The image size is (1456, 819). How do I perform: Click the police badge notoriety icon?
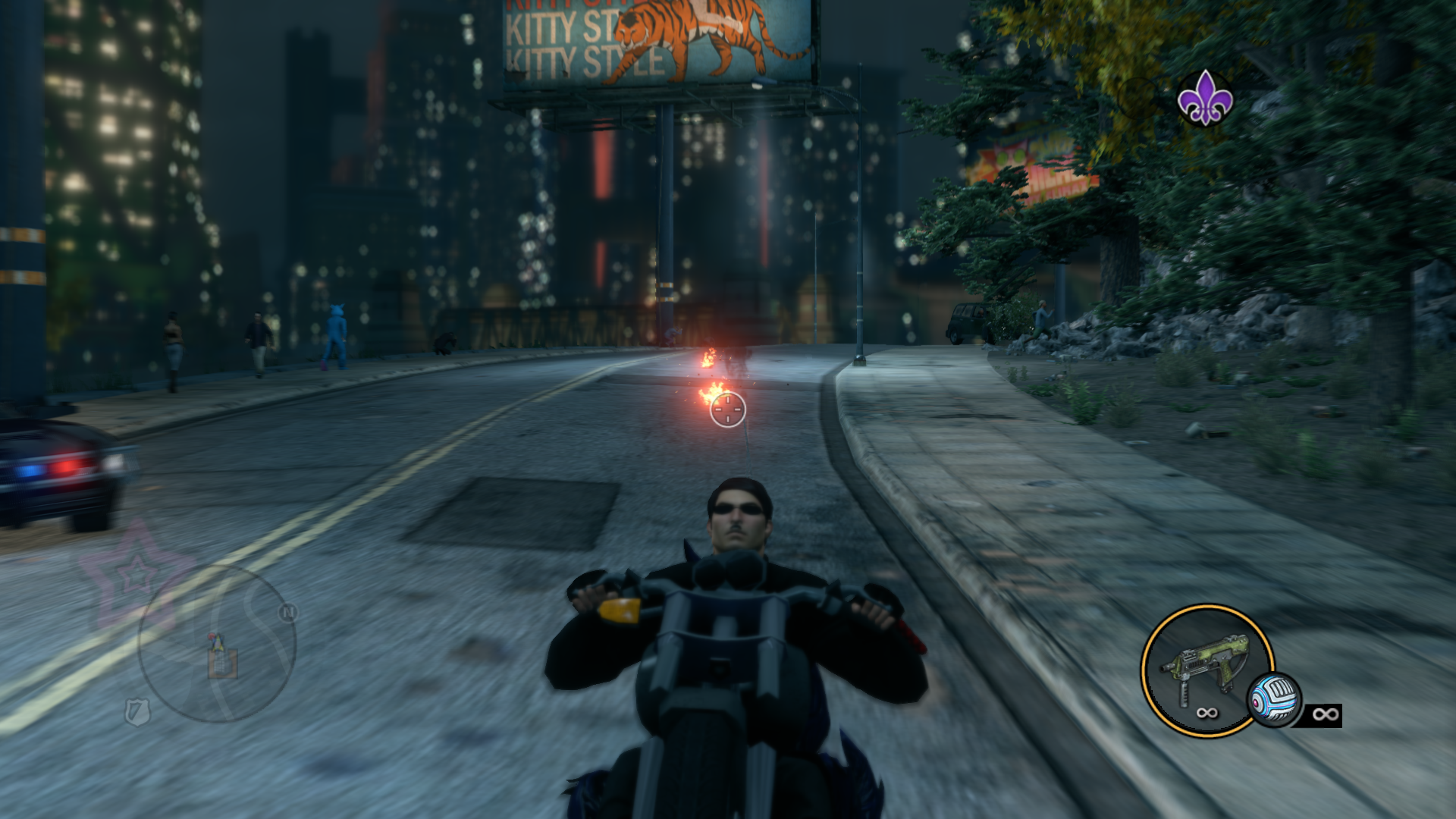137,711
